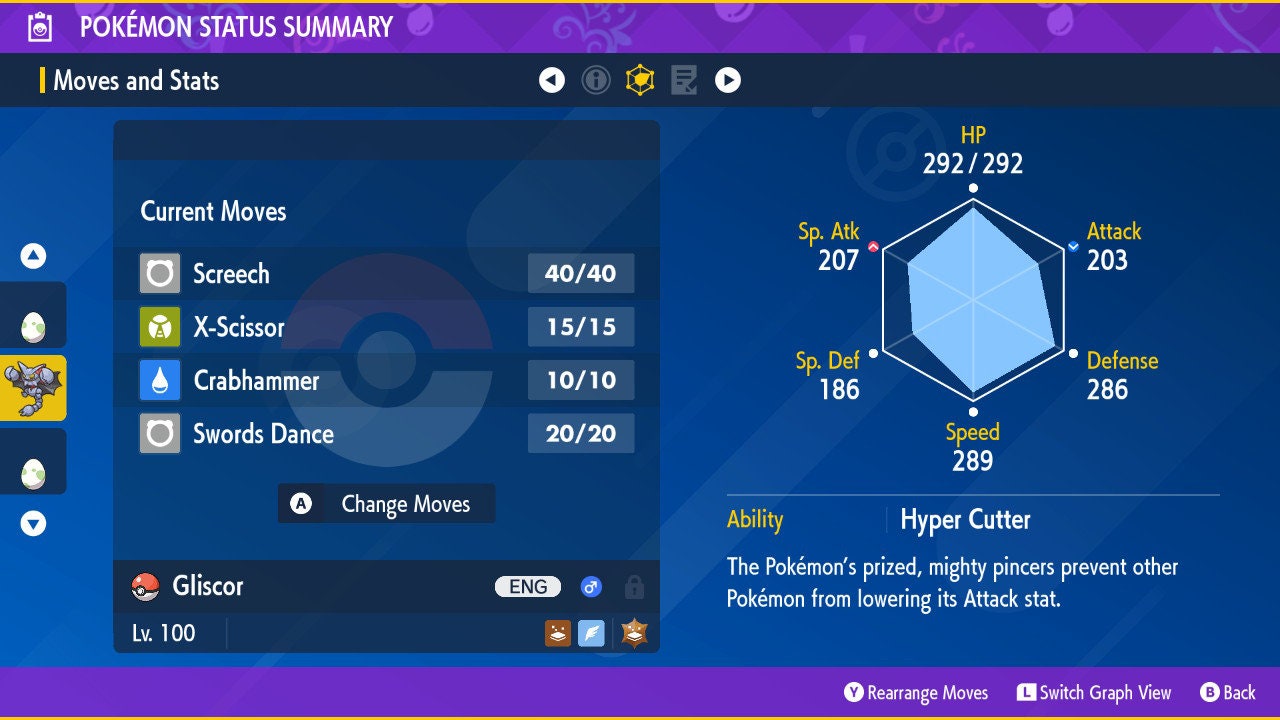Screen dimensions: 1280x720
Task: Open the memo notes page tab
Action: pyautogui.click(x=684, y=80)
